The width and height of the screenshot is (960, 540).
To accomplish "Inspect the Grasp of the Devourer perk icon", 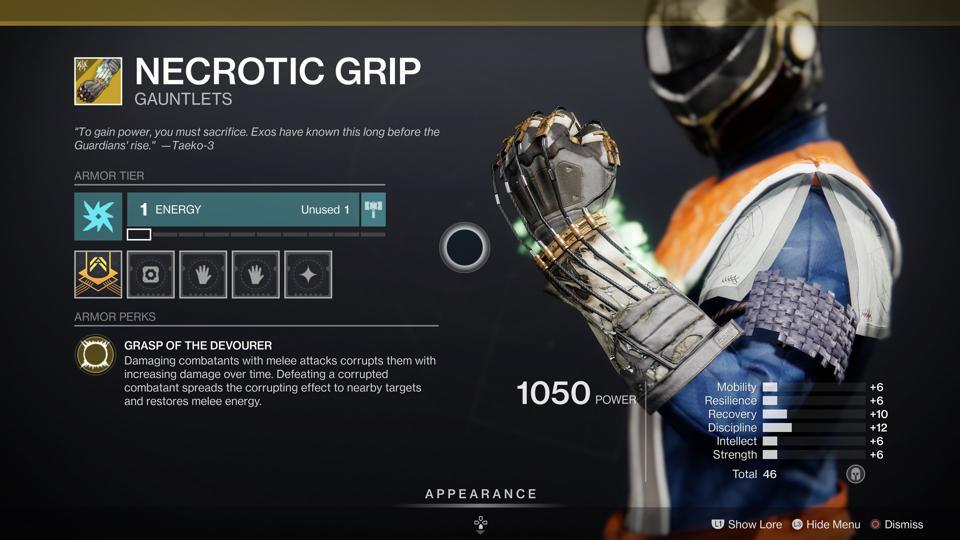I will coord(96,355).
